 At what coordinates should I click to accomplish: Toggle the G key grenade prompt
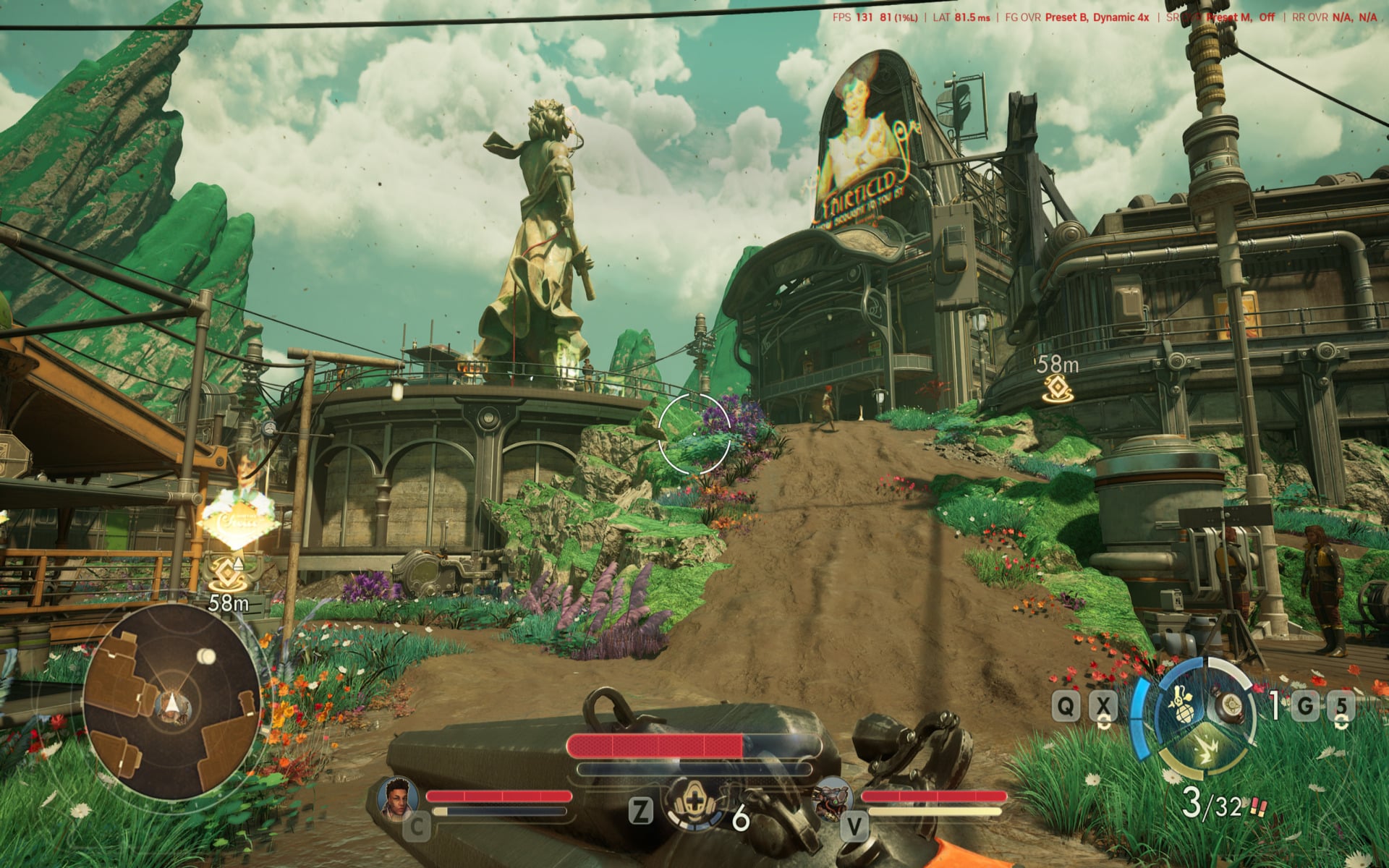click(1305, 705)
